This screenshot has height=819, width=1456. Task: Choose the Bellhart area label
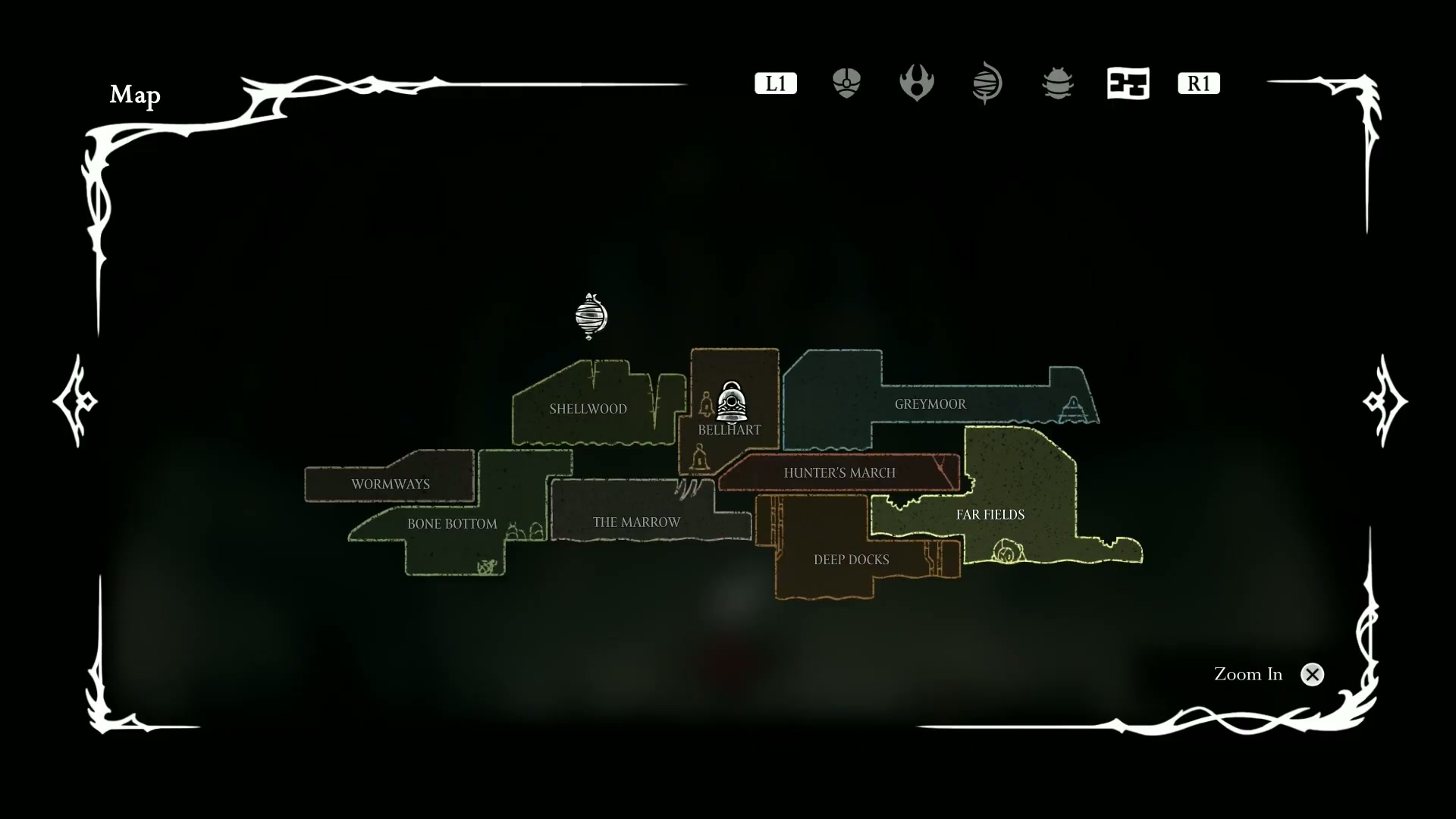[729, 430]
